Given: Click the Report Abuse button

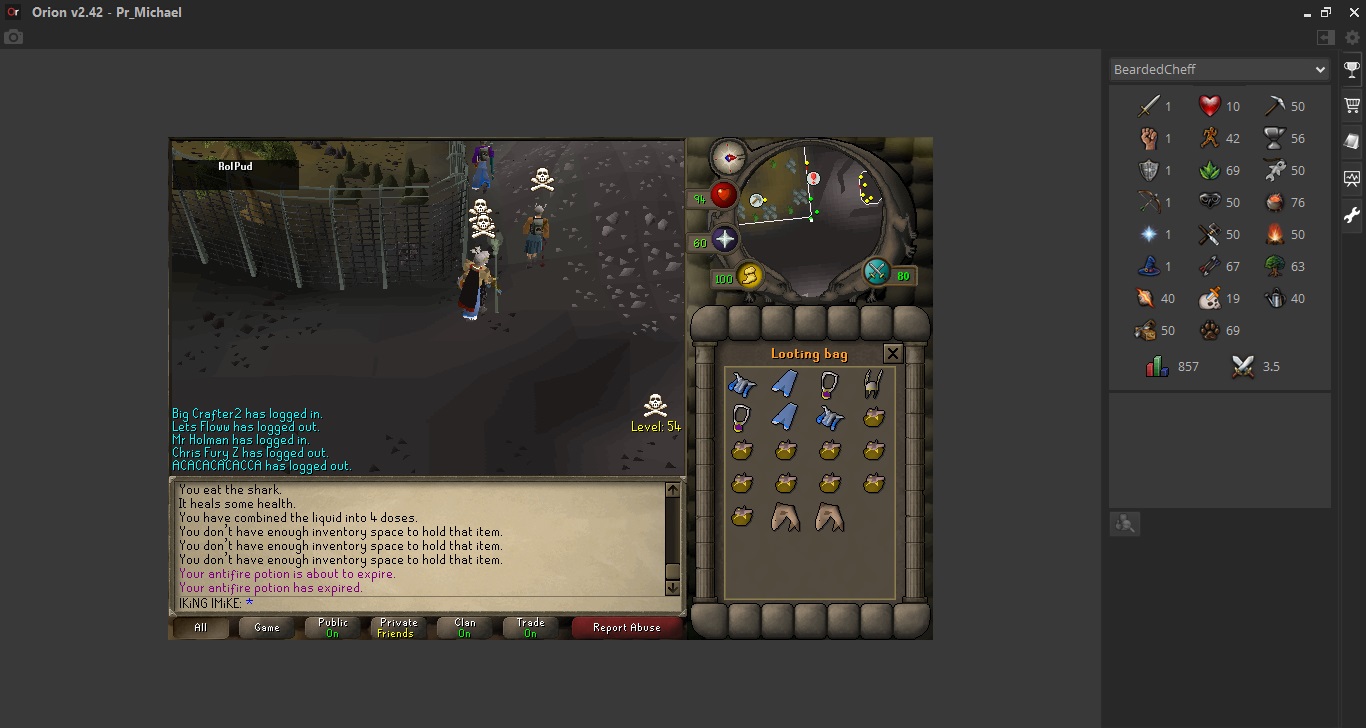Looking at the screenshot, I should click(626, 628).
